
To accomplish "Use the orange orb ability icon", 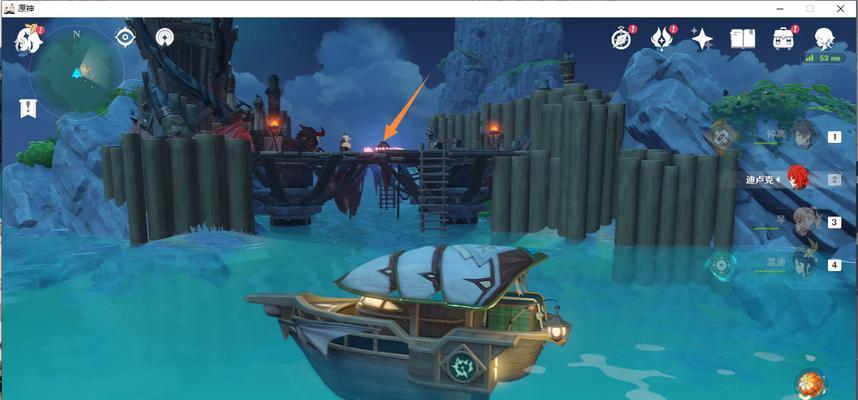I will tap(810, 384).
